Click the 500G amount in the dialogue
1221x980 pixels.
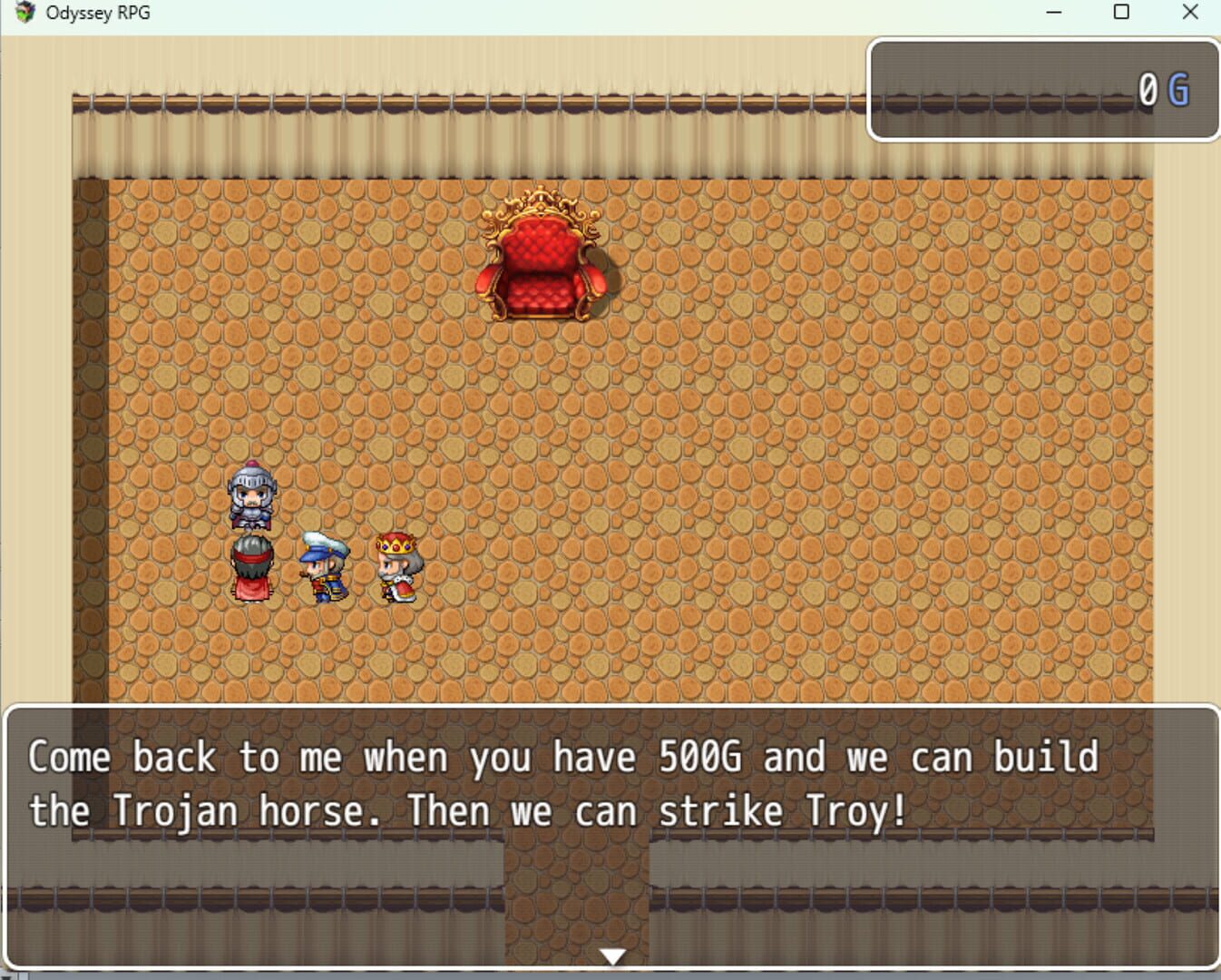[x=701, y=756]
